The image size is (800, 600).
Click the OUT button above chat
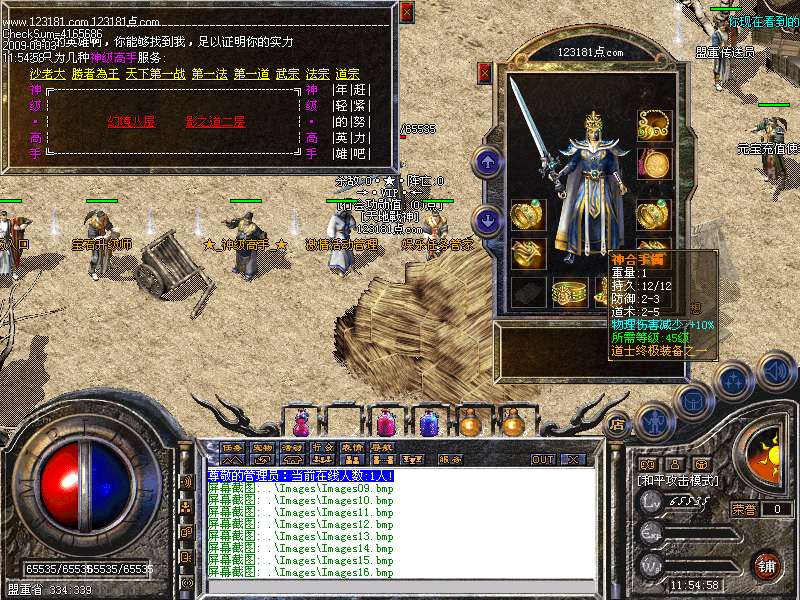543,459
